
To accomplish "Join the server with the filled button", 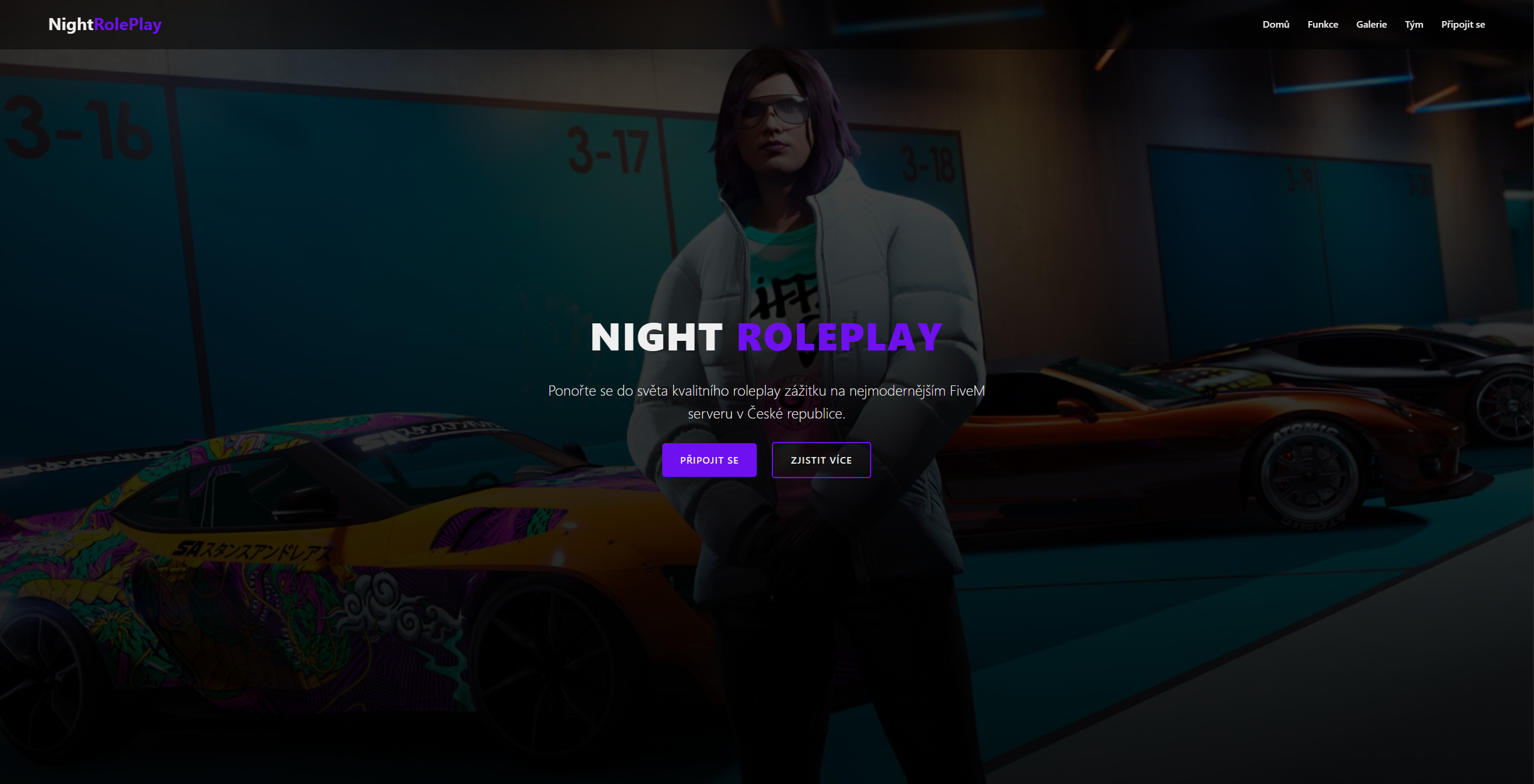I will coord(709,459).
